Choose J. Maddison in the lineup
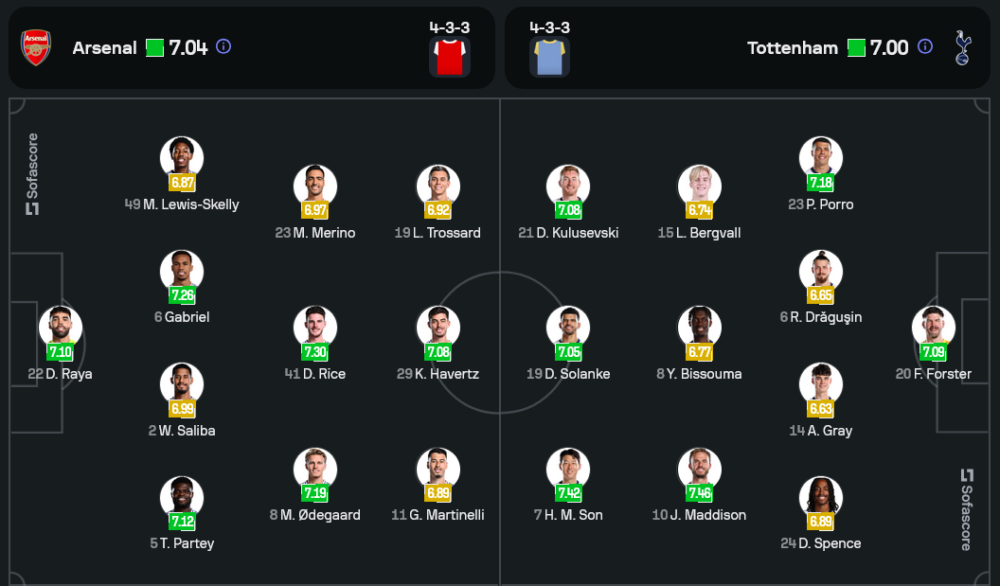The height and width of the screenshot is (586, 1000). click(x=699, y=470)
